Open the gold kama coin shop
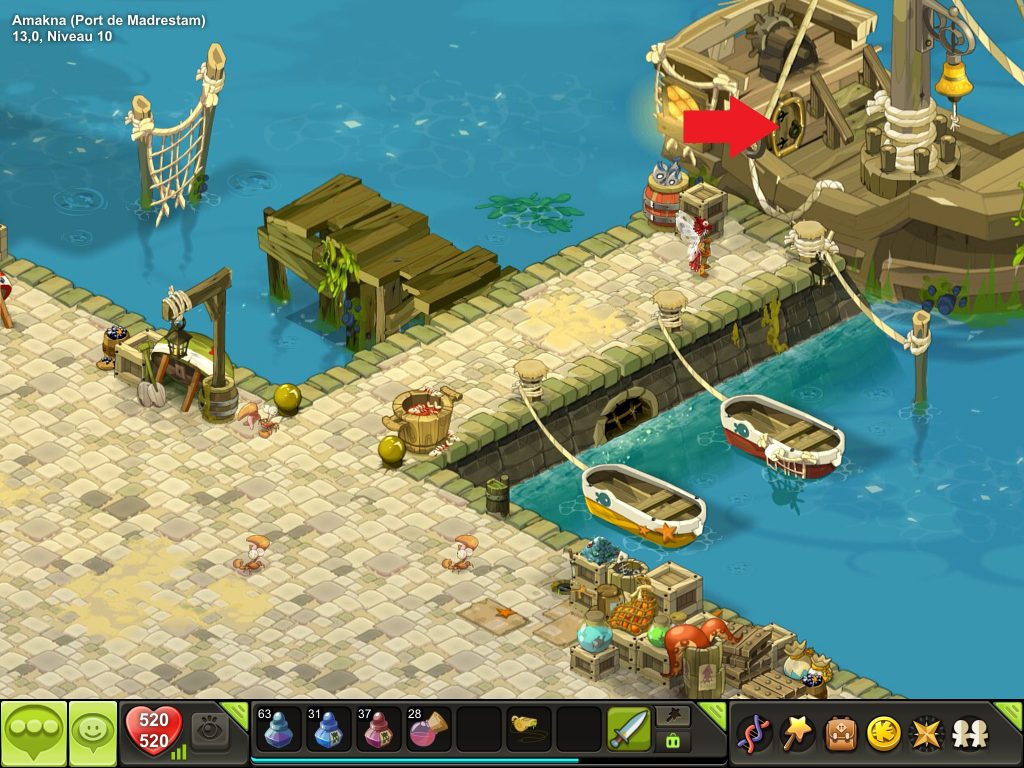 (x=883, y=734)
